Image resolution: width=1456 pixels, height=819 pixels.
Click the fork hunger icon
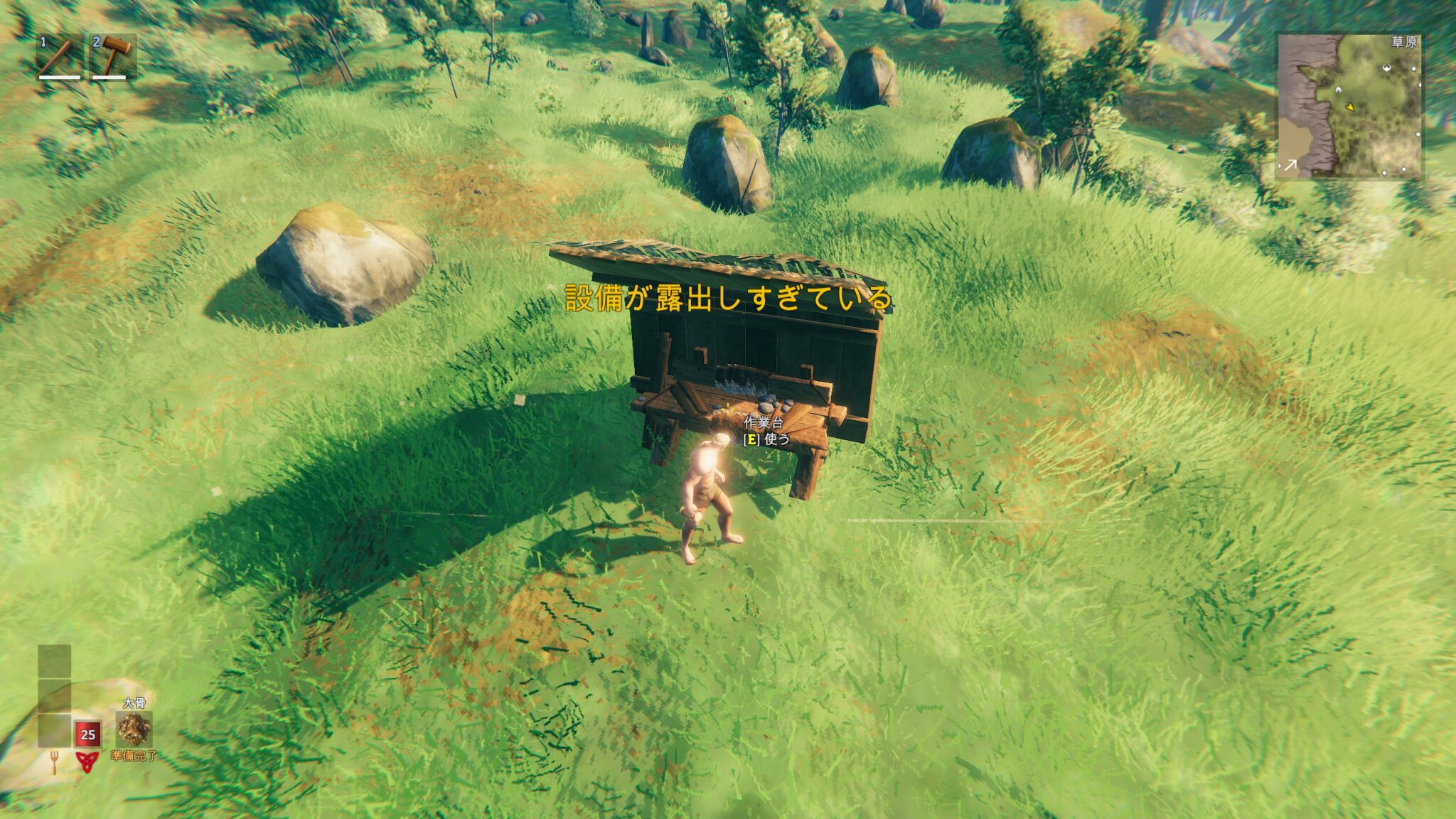point(54,762)
